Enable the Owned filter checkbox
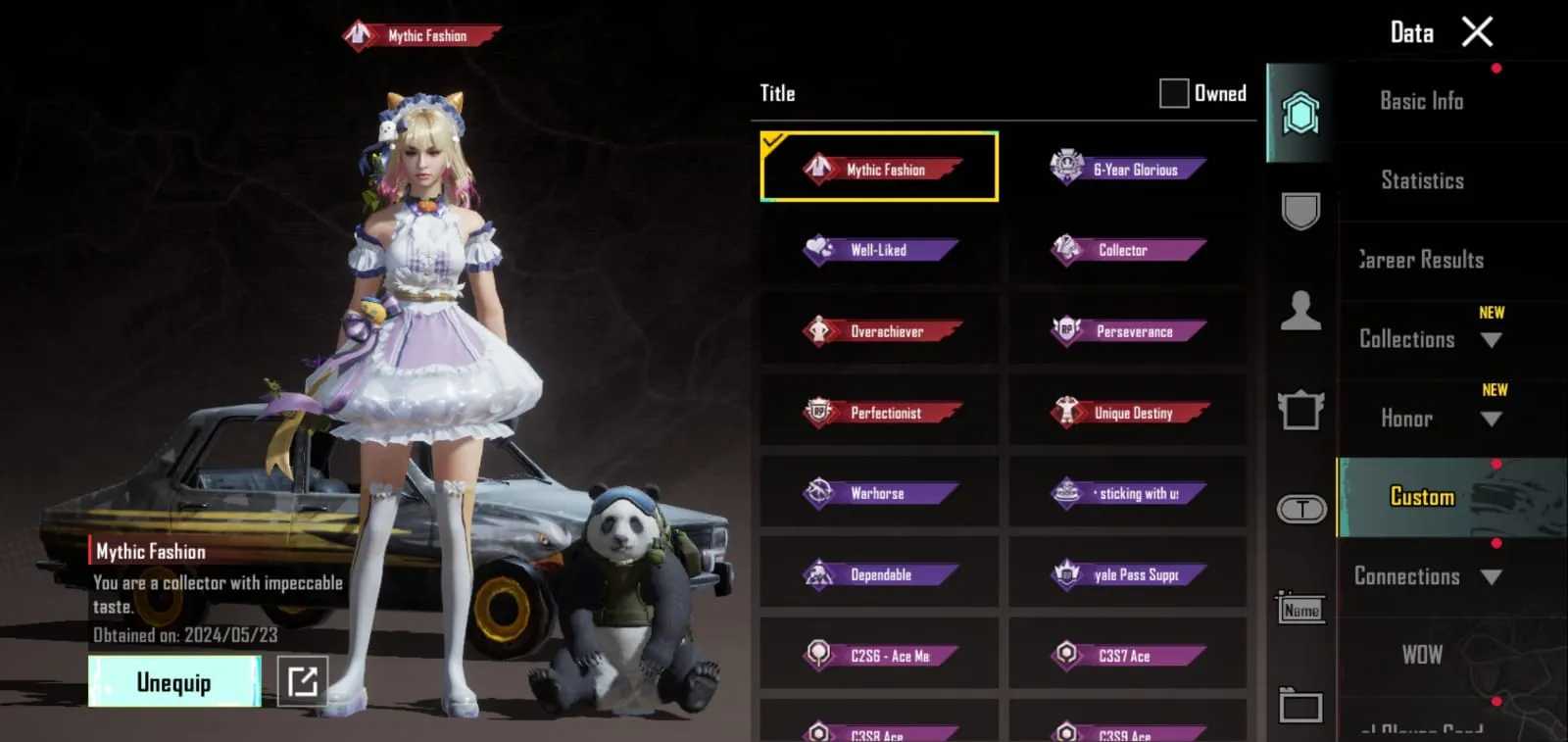Viewport: 1568px width, 742px height. tap(1171, 92)
